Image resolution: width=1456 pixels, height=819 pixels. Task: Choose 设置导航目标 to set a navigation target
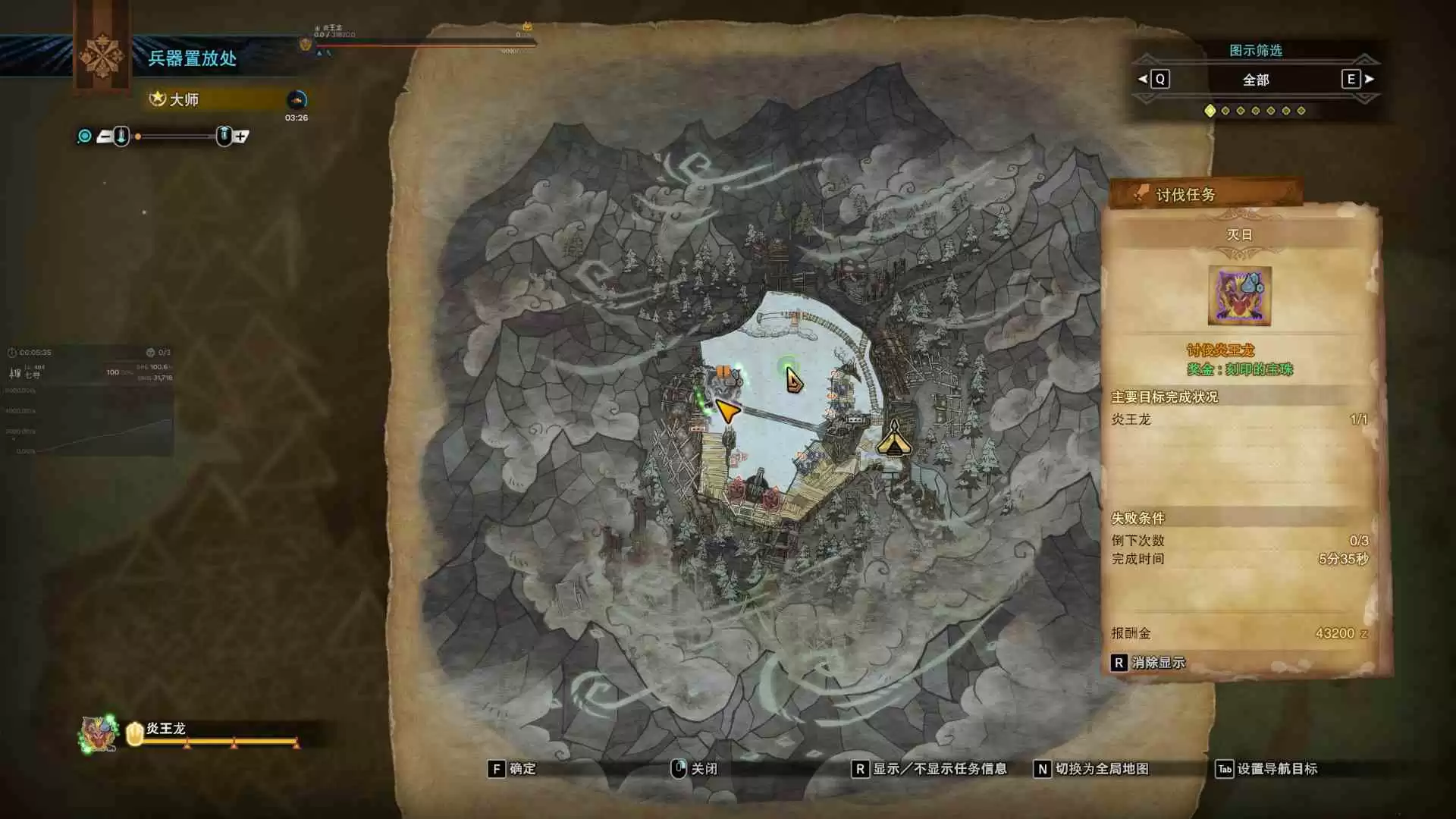(1267, 769)
